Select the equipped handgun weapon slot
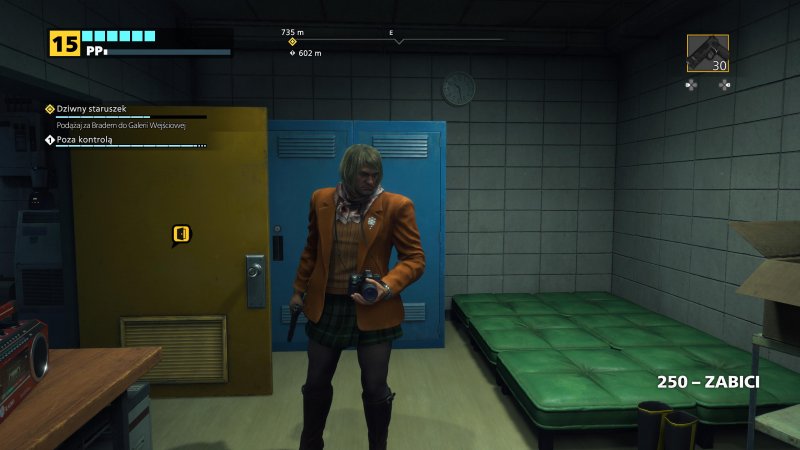 click(x=707, y=53)
